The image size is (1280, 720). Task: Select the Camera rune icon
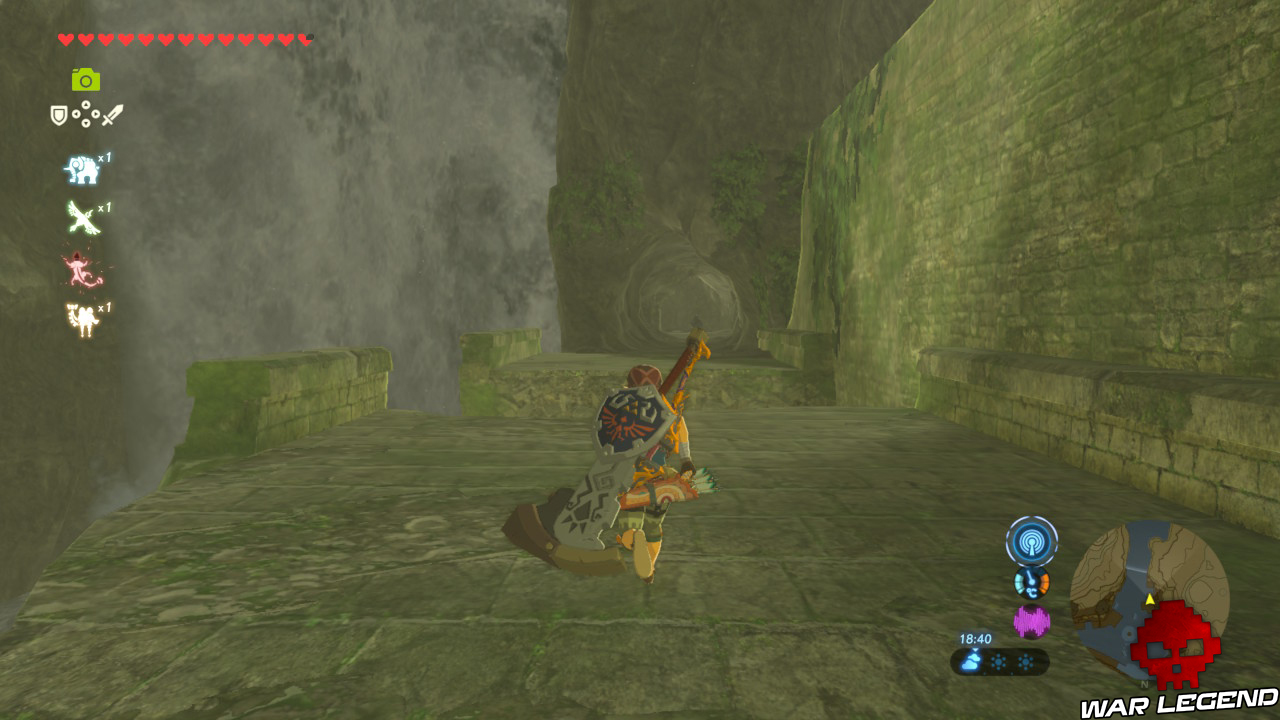(x=86, y=80)
